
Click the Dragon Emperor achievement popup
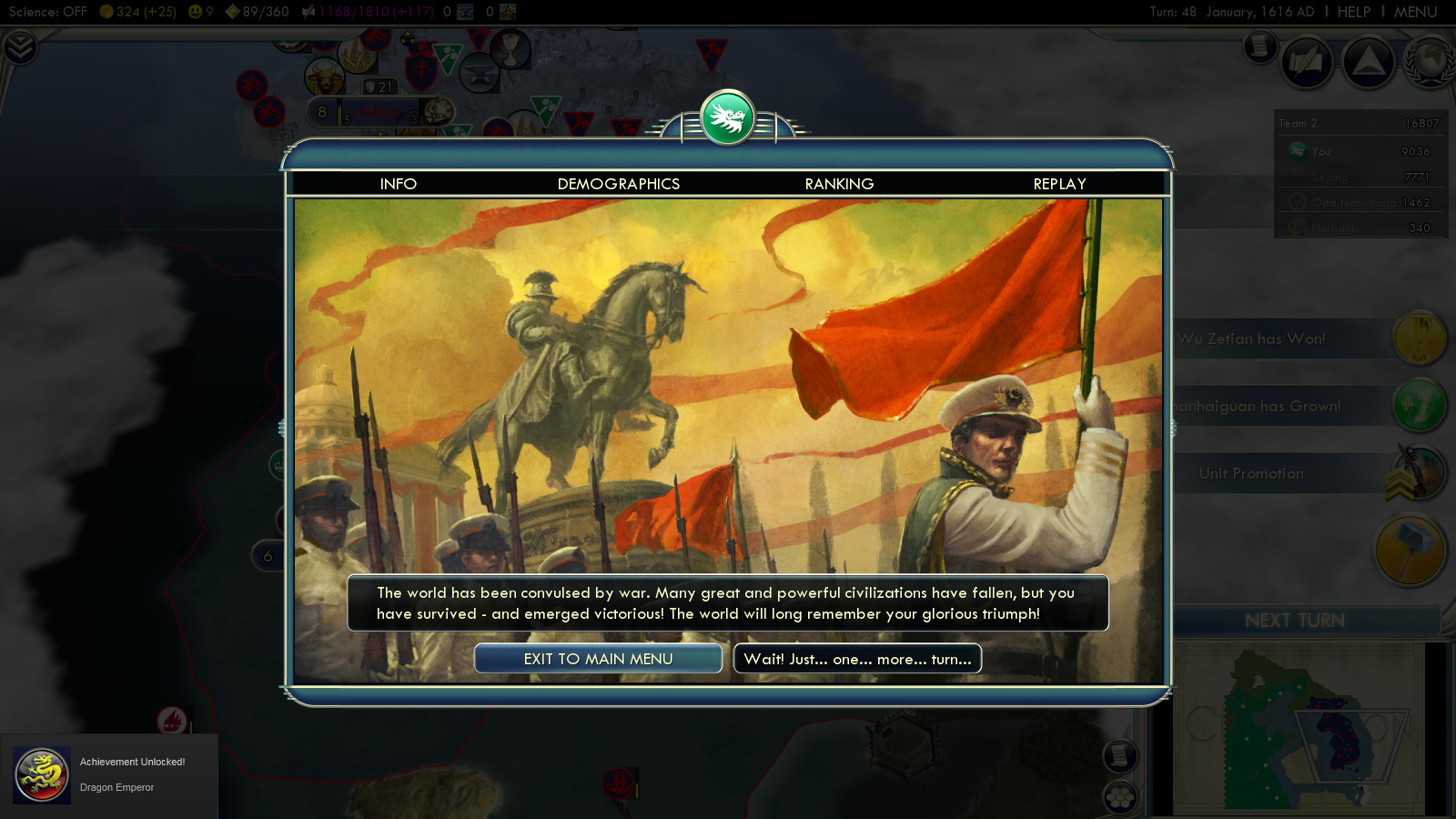click(109, 774)
